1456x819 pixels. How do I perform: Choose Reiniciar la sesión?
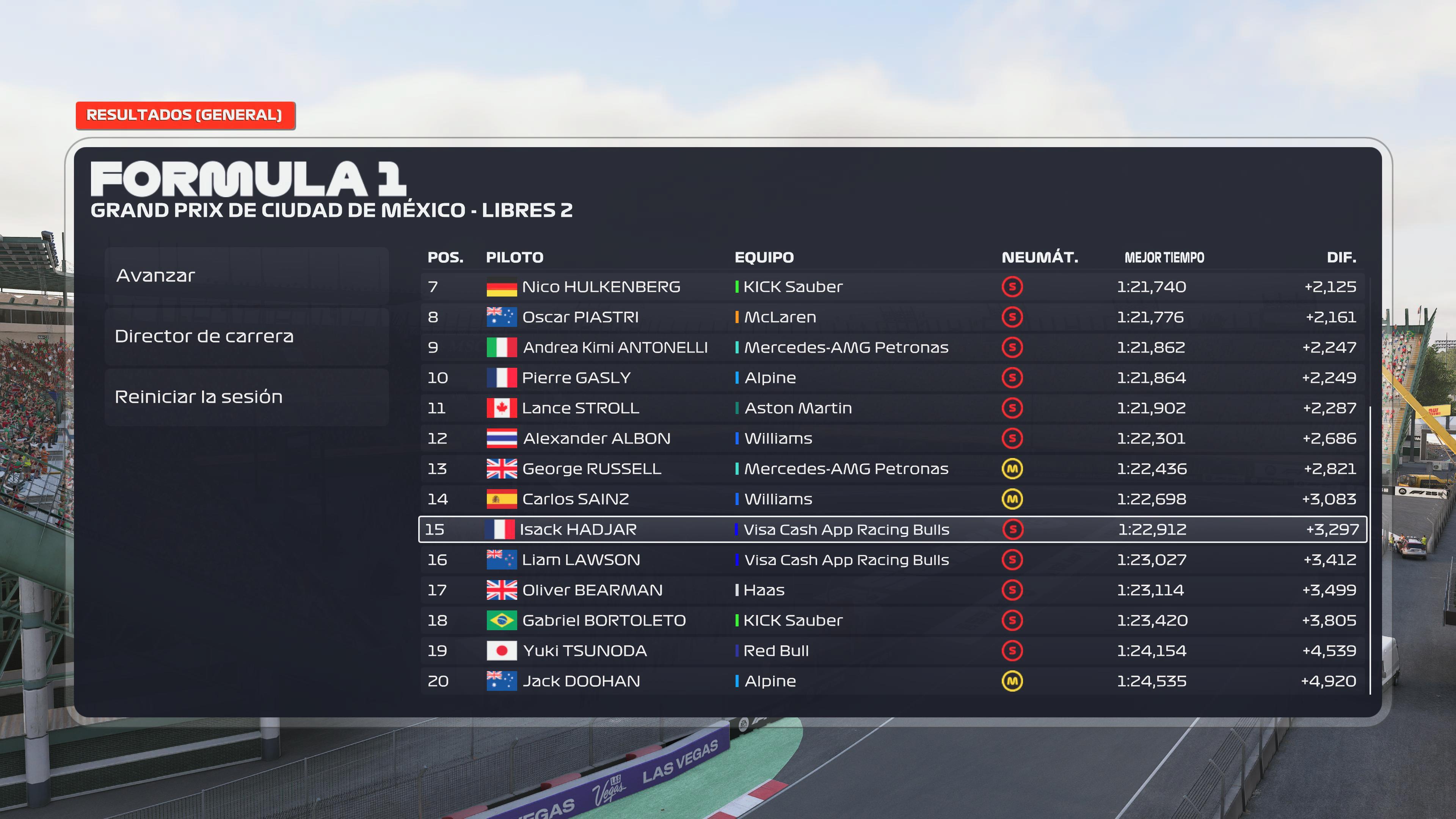246,397
